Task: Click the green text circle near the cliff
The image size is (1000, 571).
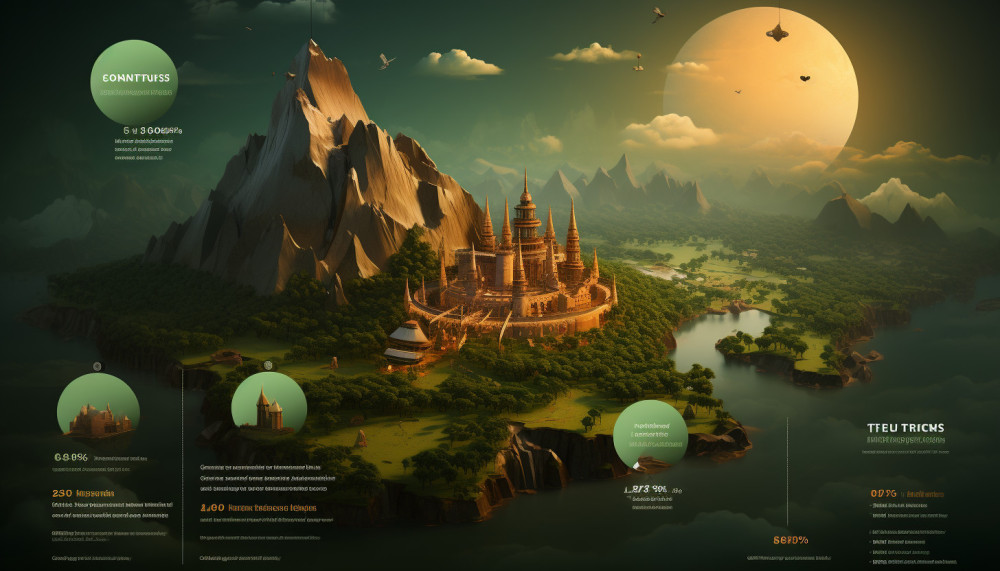Action: [x=650, y=435]
